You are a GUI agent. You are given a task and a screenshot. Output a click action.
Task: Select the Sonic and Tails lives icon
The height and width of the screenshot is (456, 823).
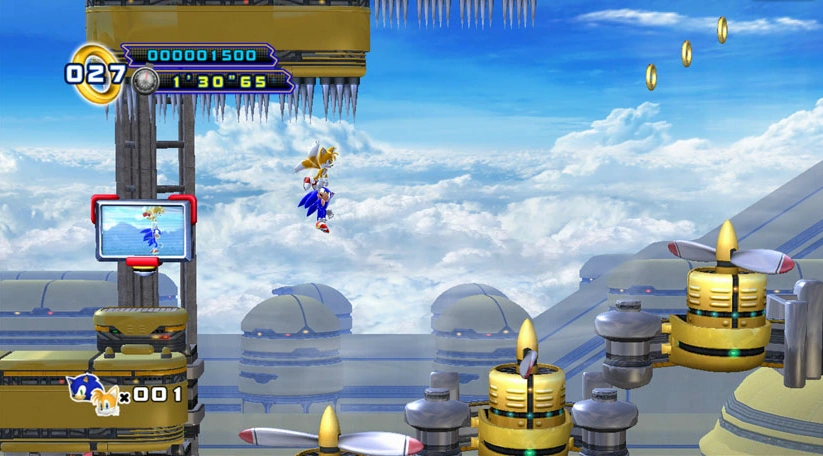tap(92, 394)
